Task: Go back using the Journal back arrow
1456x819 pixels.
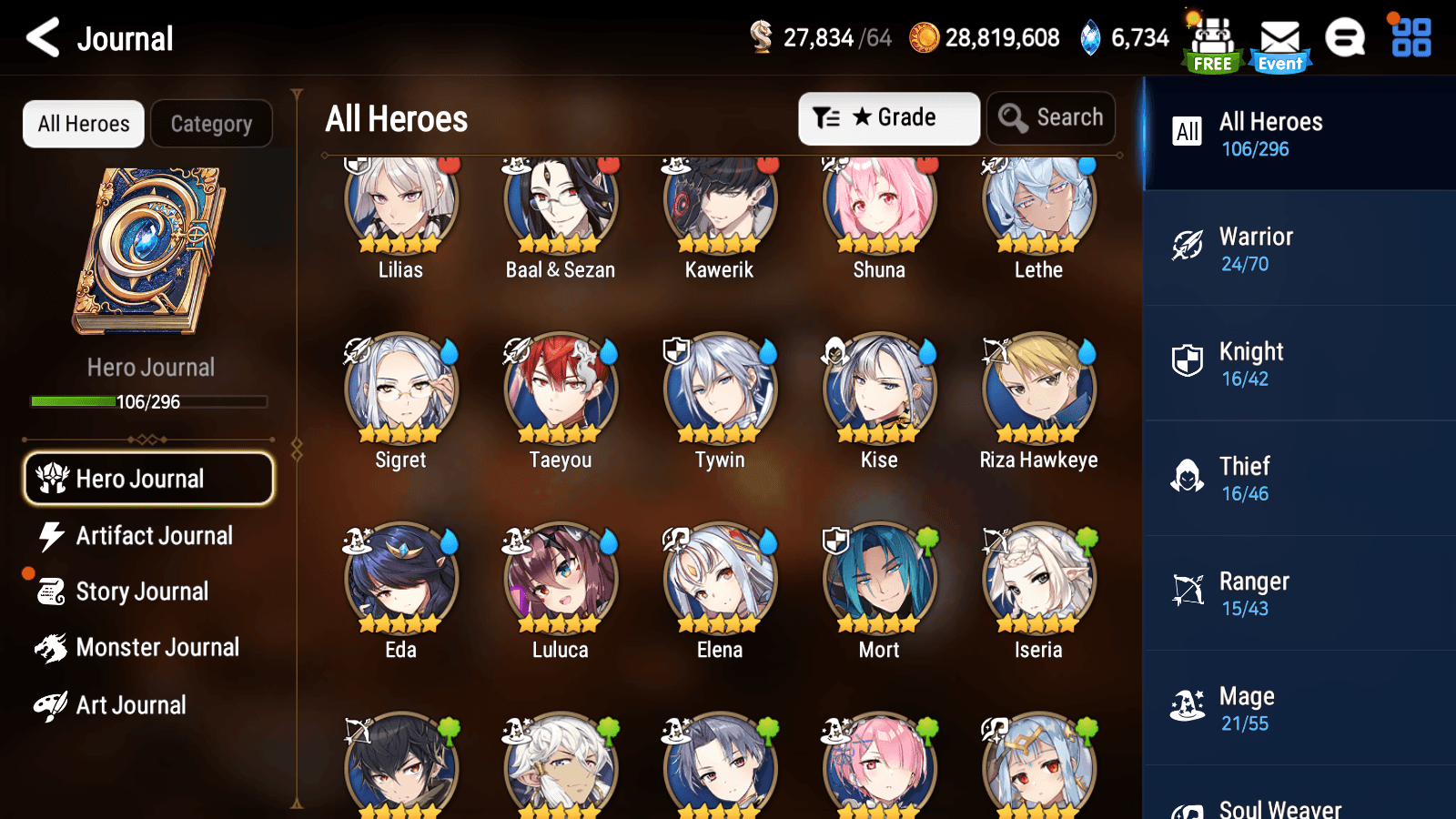Action: point(40,38)
